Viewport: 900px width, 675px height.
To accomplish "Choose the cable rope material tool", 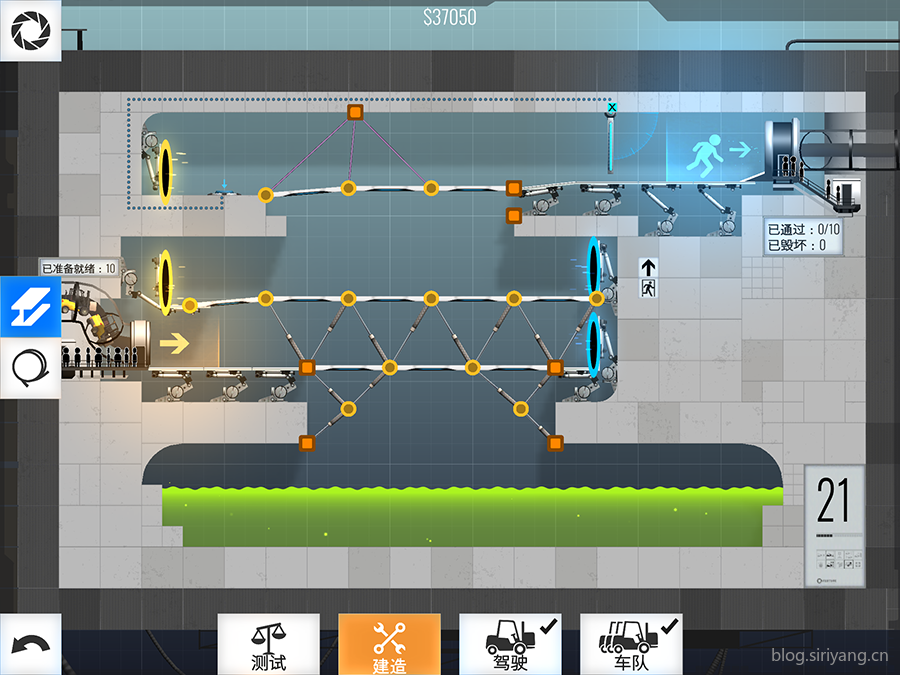I will point(30,368).
